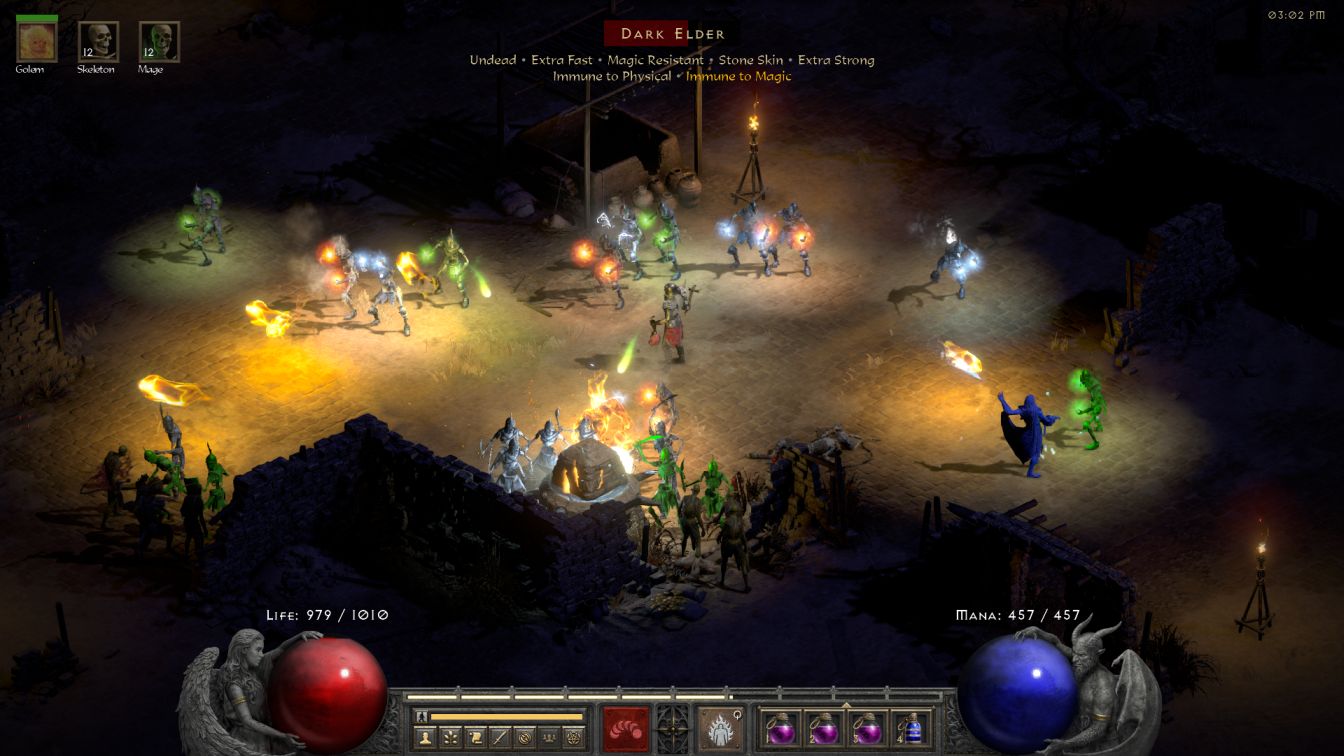This screenshot has height=756, width=1344.
Task: Select the flaming golem right-click skill
Action: click(x=720, y=727)
